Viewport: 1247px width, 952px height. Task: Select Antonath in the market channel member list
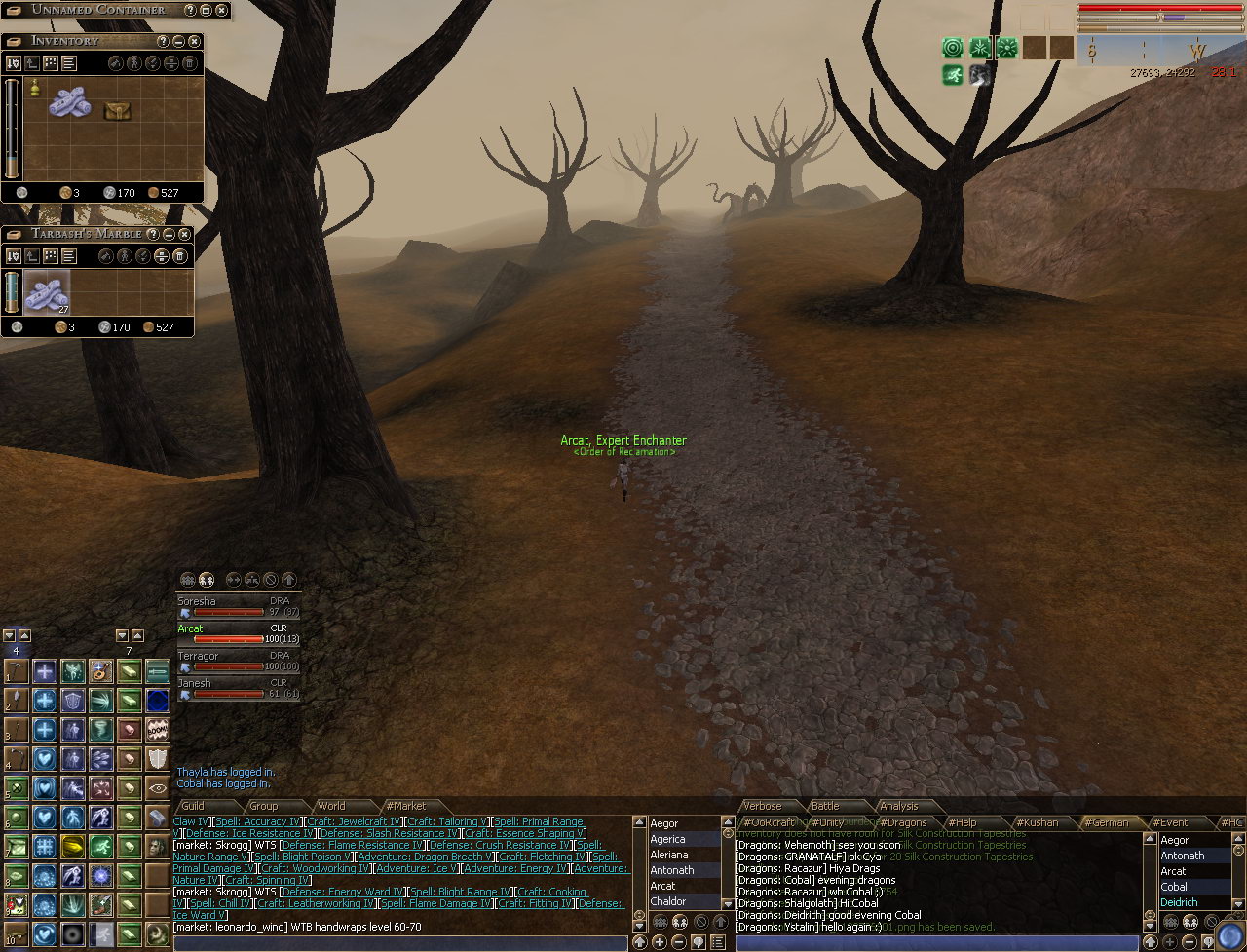(x=672, y=870)
